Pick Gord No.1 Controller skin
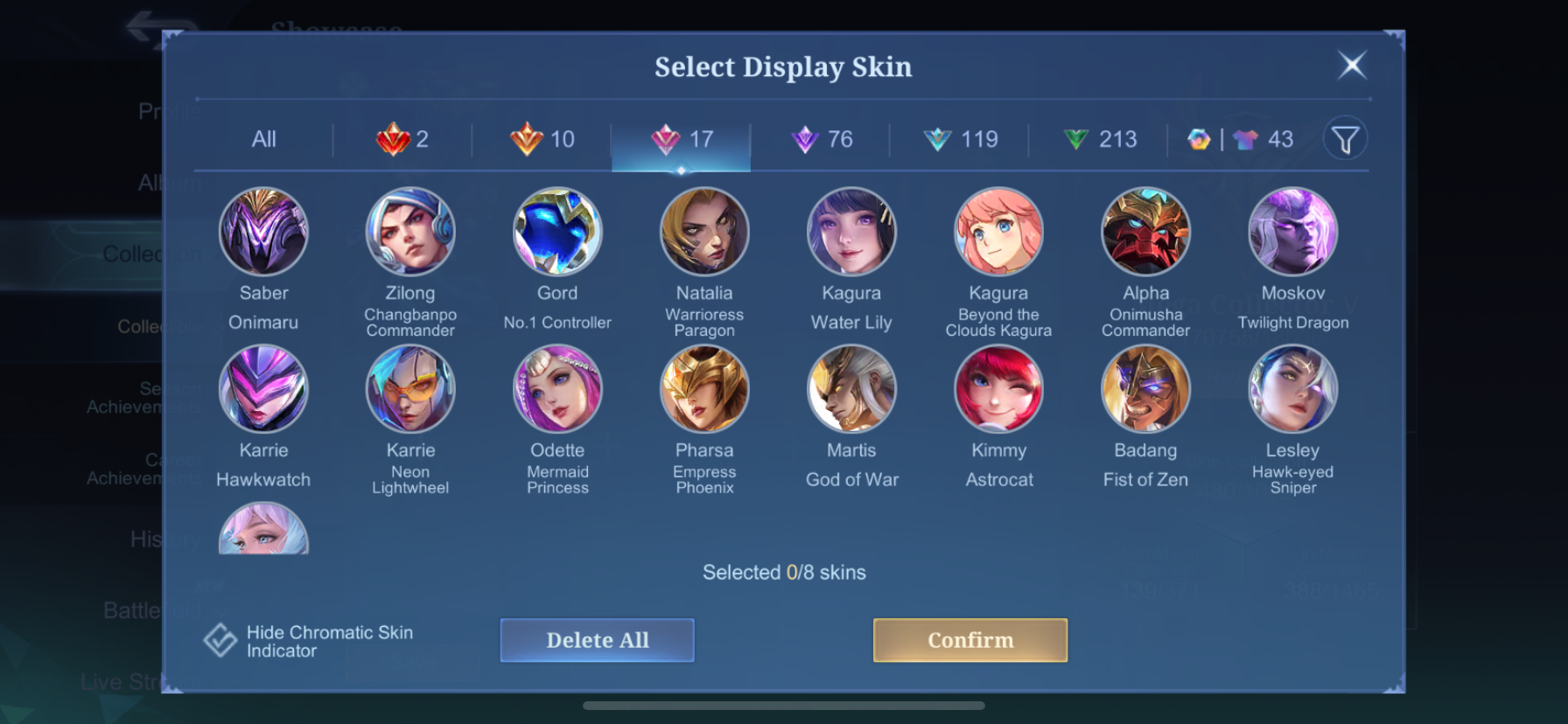 557,233
